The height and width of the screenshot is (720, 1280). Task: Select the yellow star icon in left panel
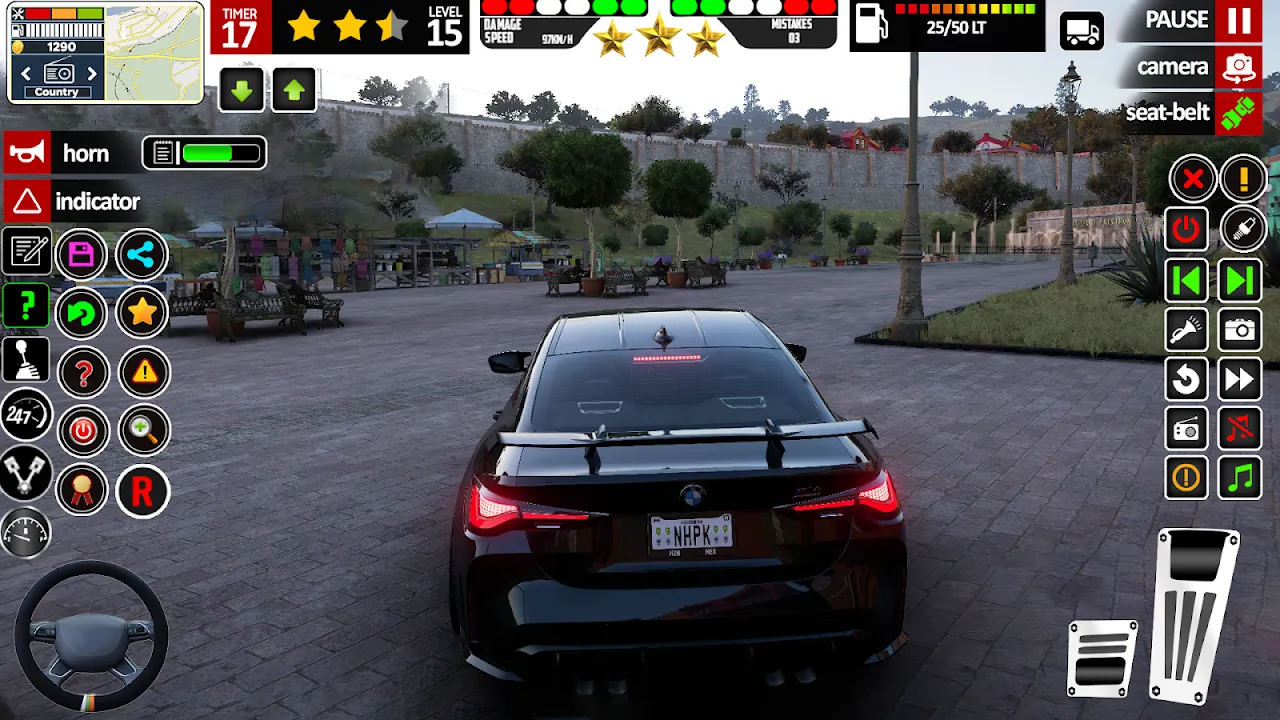pyautogui.click(x=143, y=313)
